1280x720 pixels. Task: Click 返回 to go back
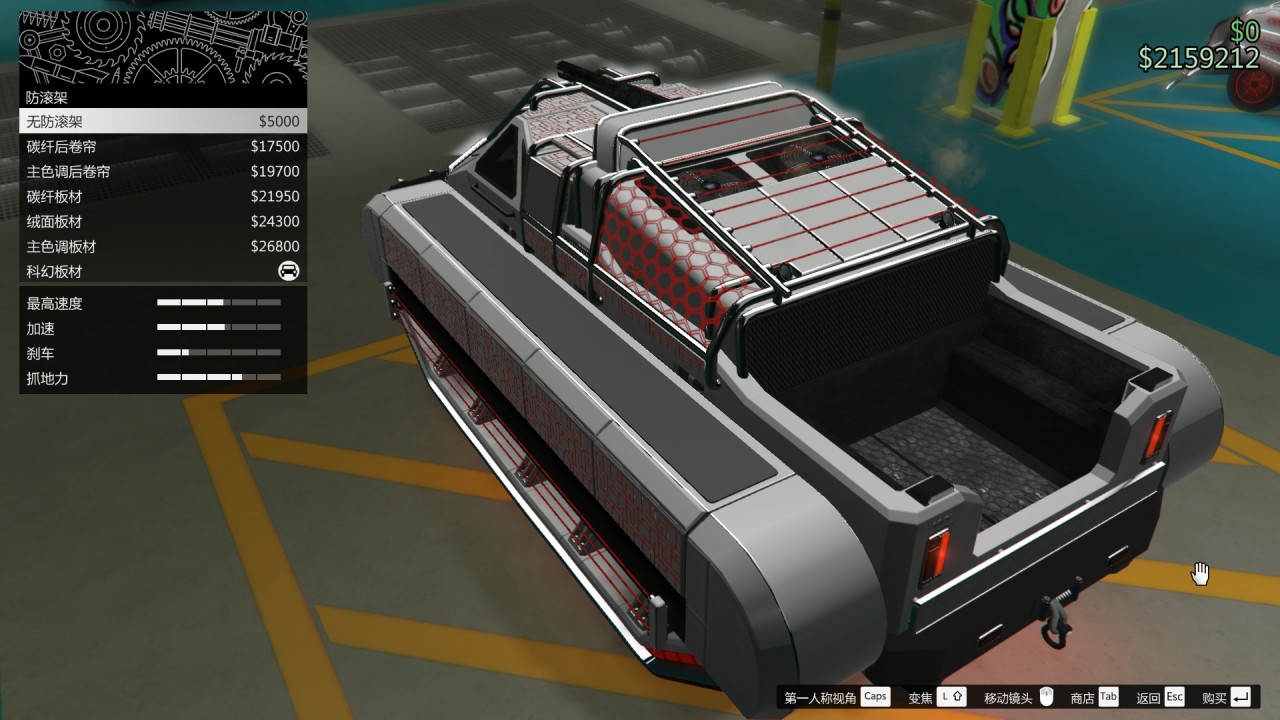click(1150, 696)
